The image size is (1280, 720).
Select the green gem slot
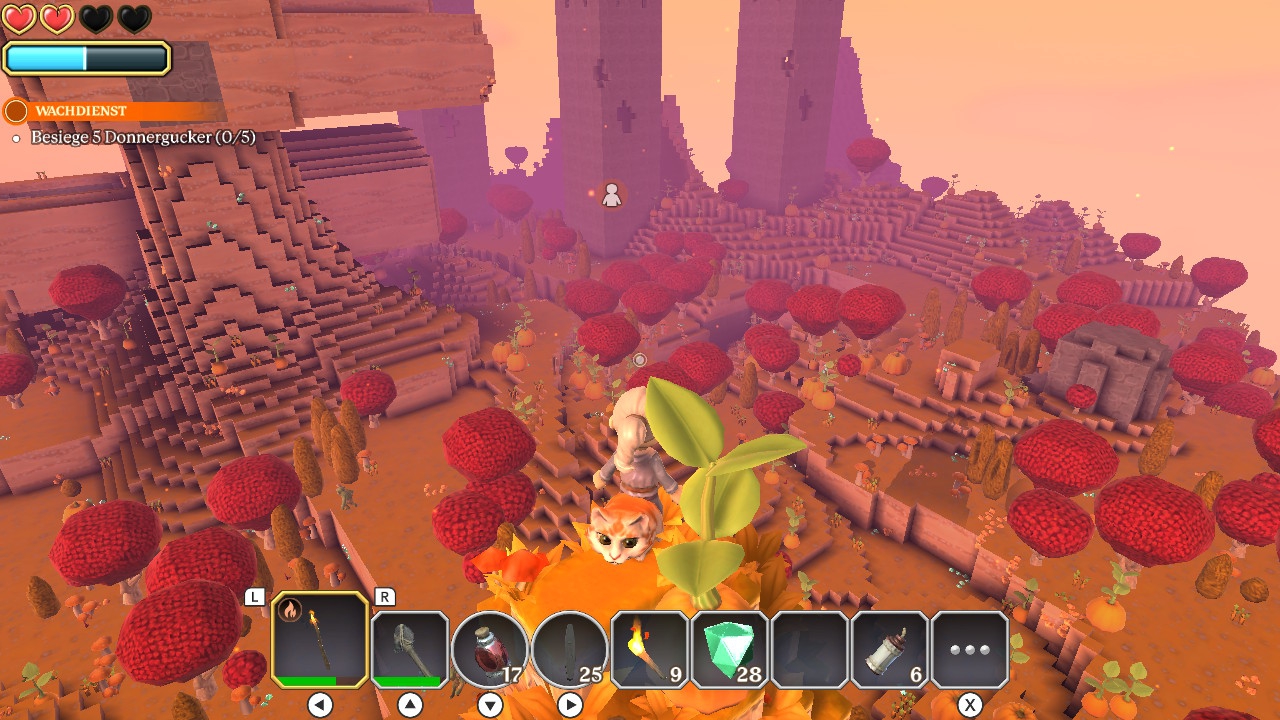point(730,650)
